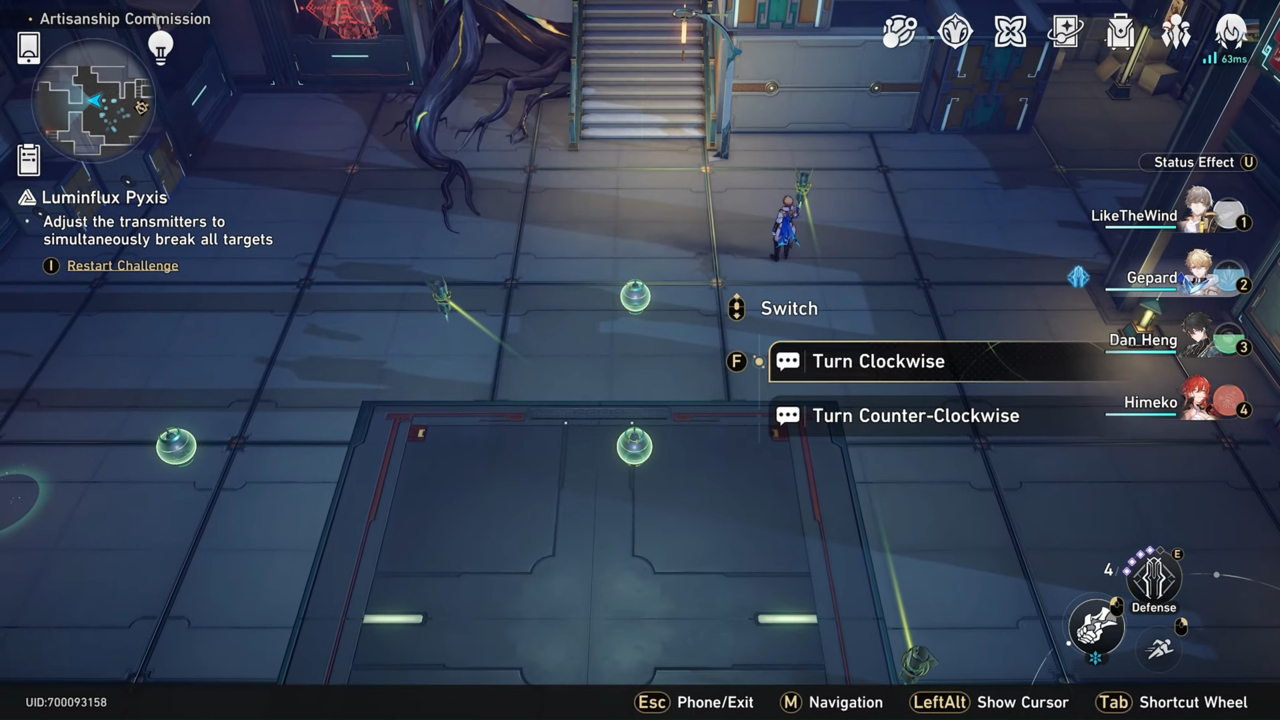Image resolution: width=1280 pixels, height=720 pixels.
Task: Open the Inventory backpack icon
Action: (1119, 32)
